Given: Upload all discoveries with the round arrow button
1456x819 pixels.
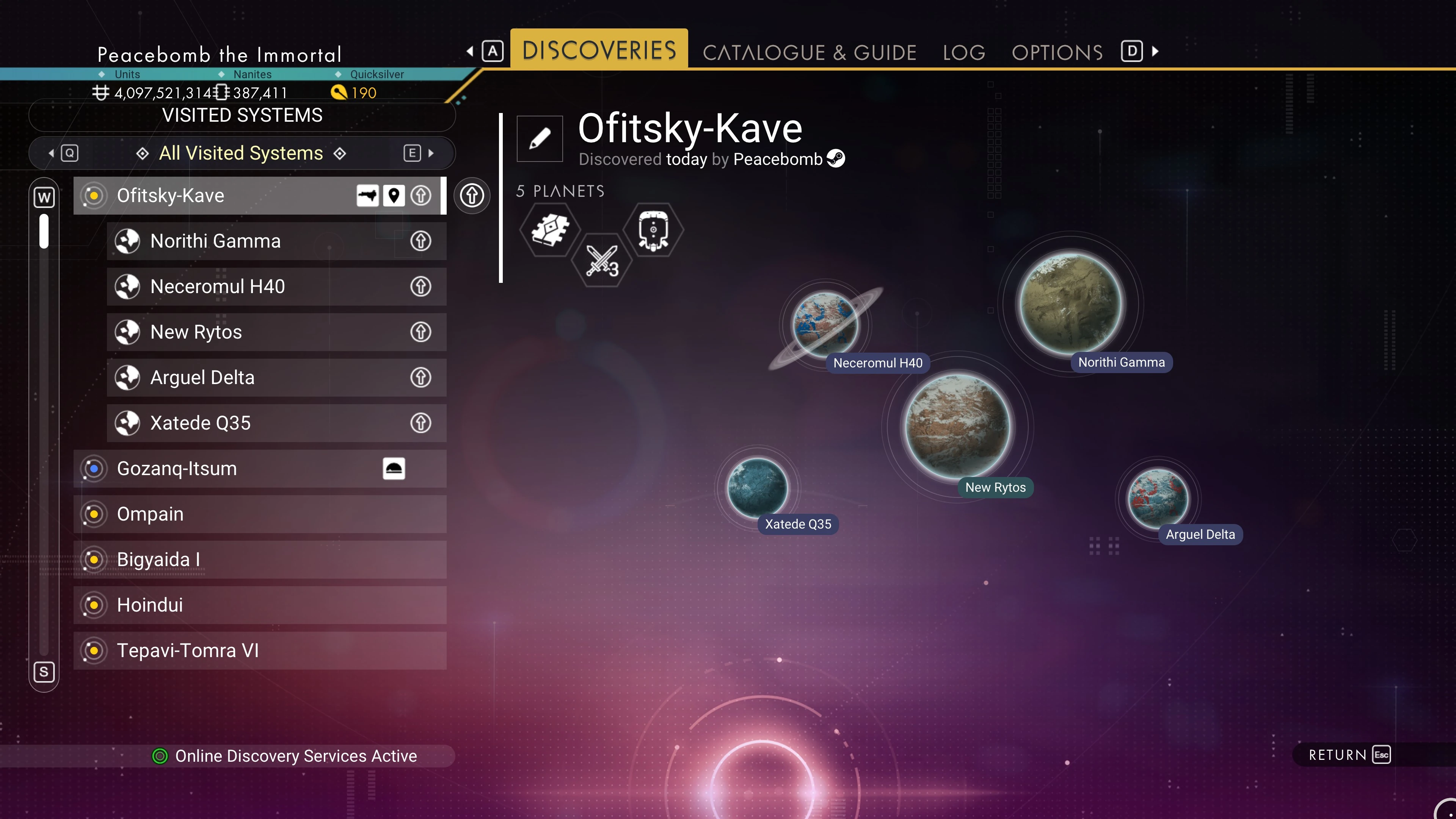Looking at the screenshot, I should (x=471, y=196).
